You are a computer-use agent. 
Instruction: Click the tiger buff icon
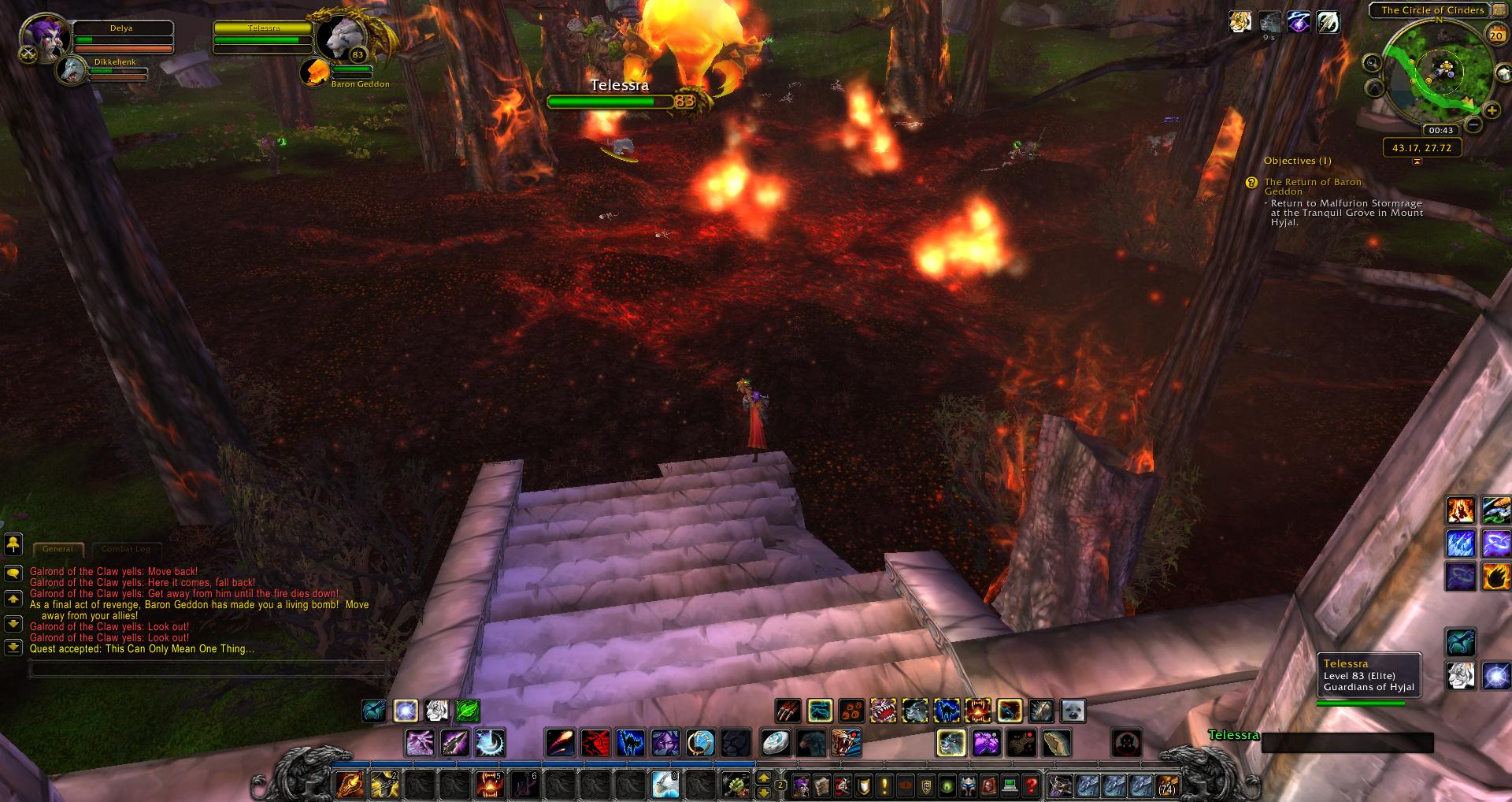point(1240,22)
